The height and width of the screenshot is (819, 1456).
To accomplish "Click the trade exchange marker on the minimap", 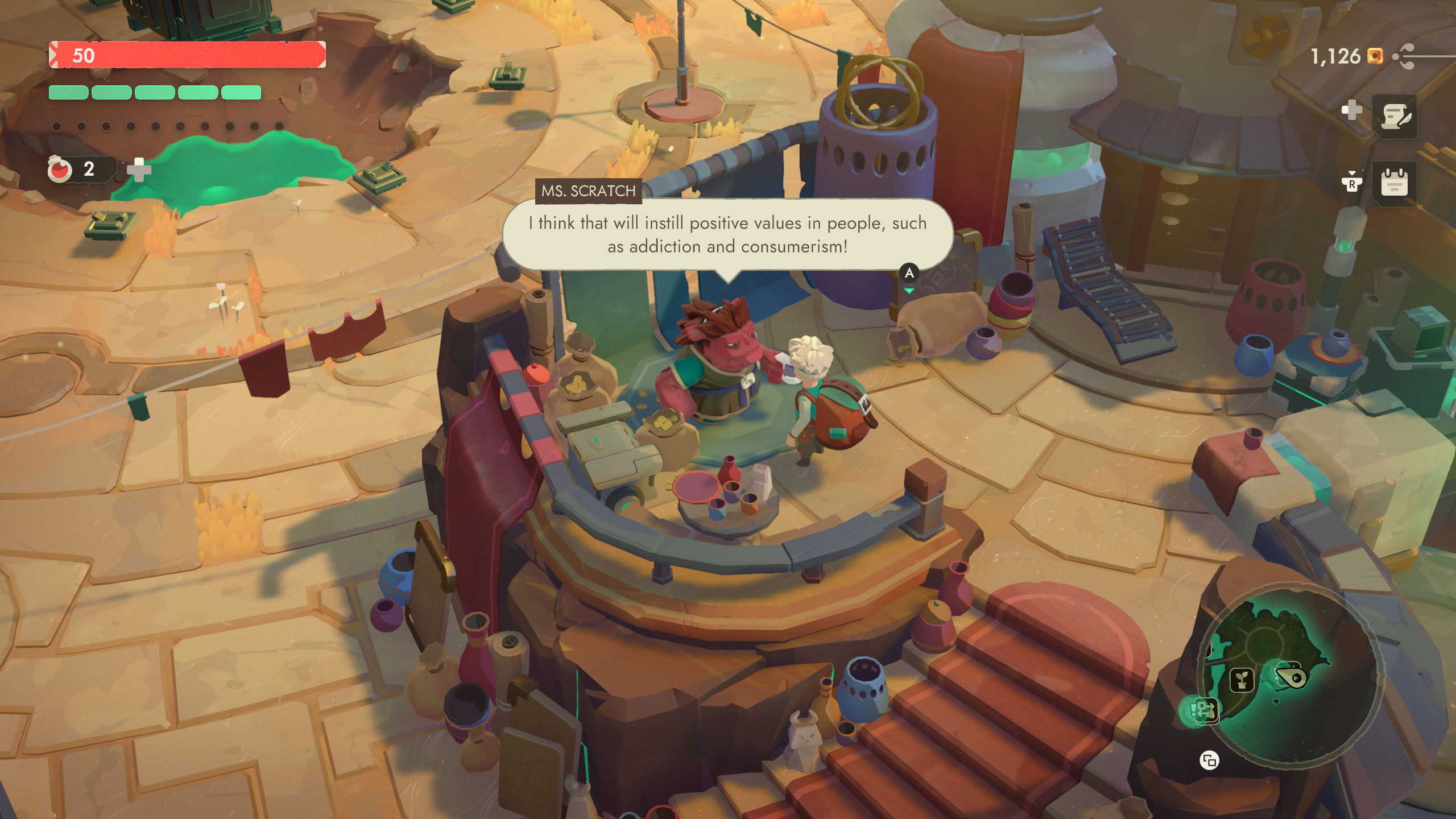I will coord(1206,712).
